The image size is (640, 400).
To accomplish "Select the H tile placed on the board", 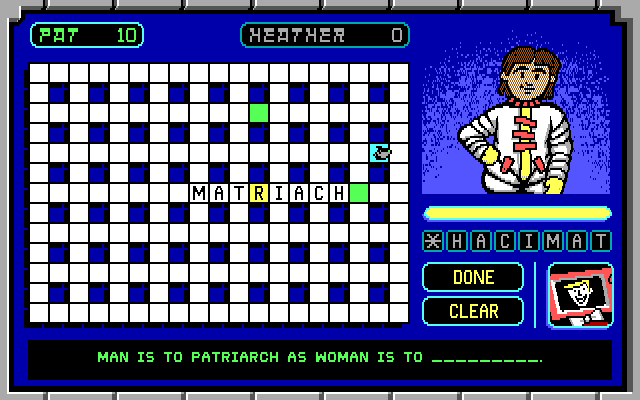I will click(x=339, y=193).
